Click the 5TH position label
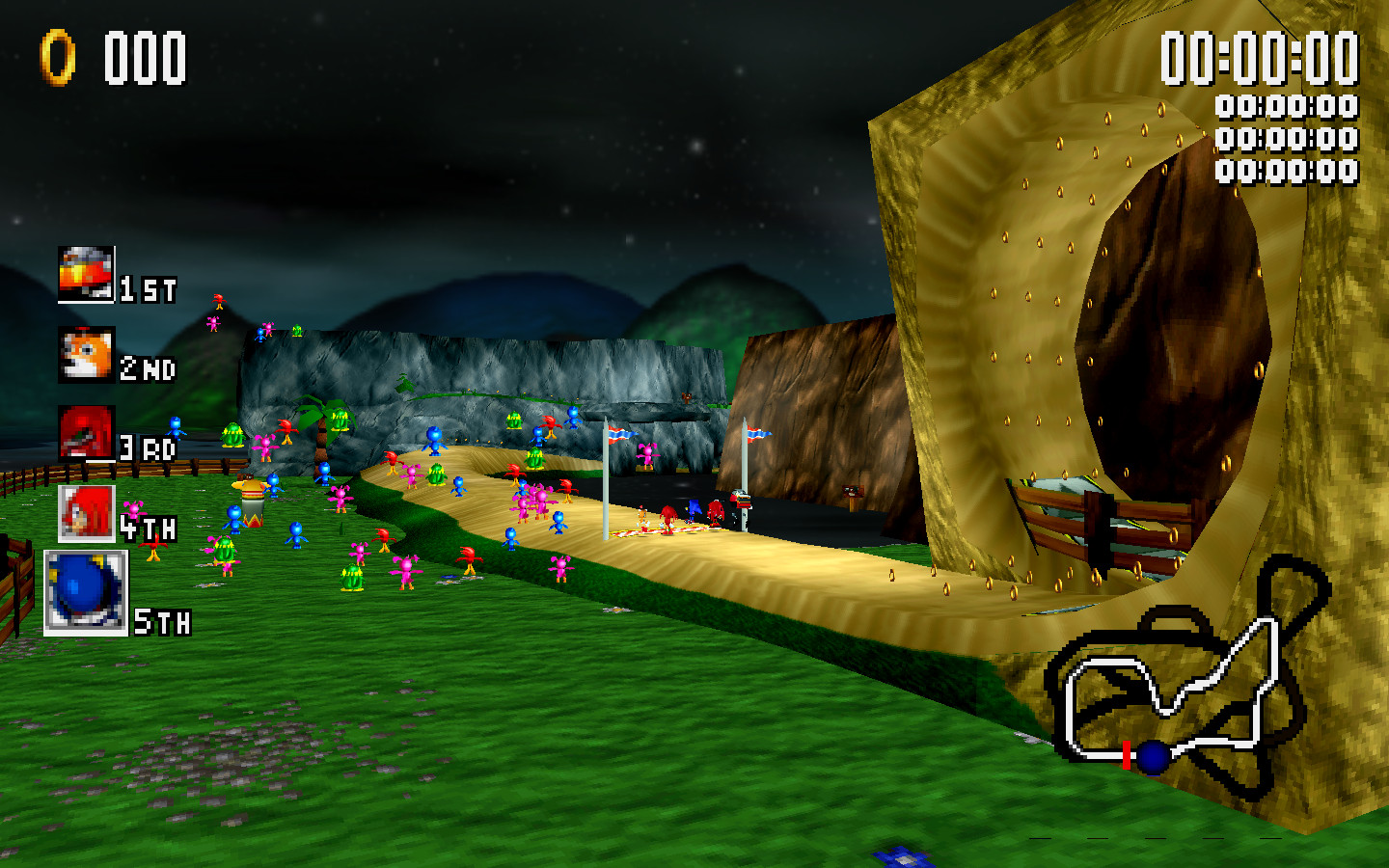1389x868 pixels. (x=162, y=623)
